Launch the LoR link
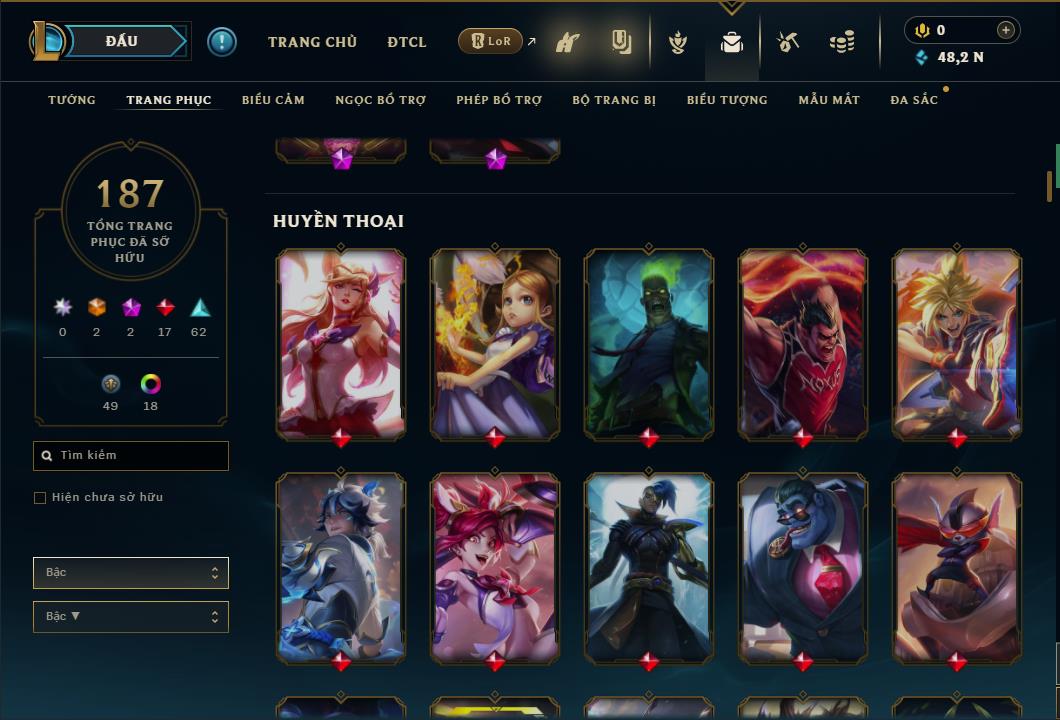1060x720 pixels. pyautogui.click(x=491, y=42)
